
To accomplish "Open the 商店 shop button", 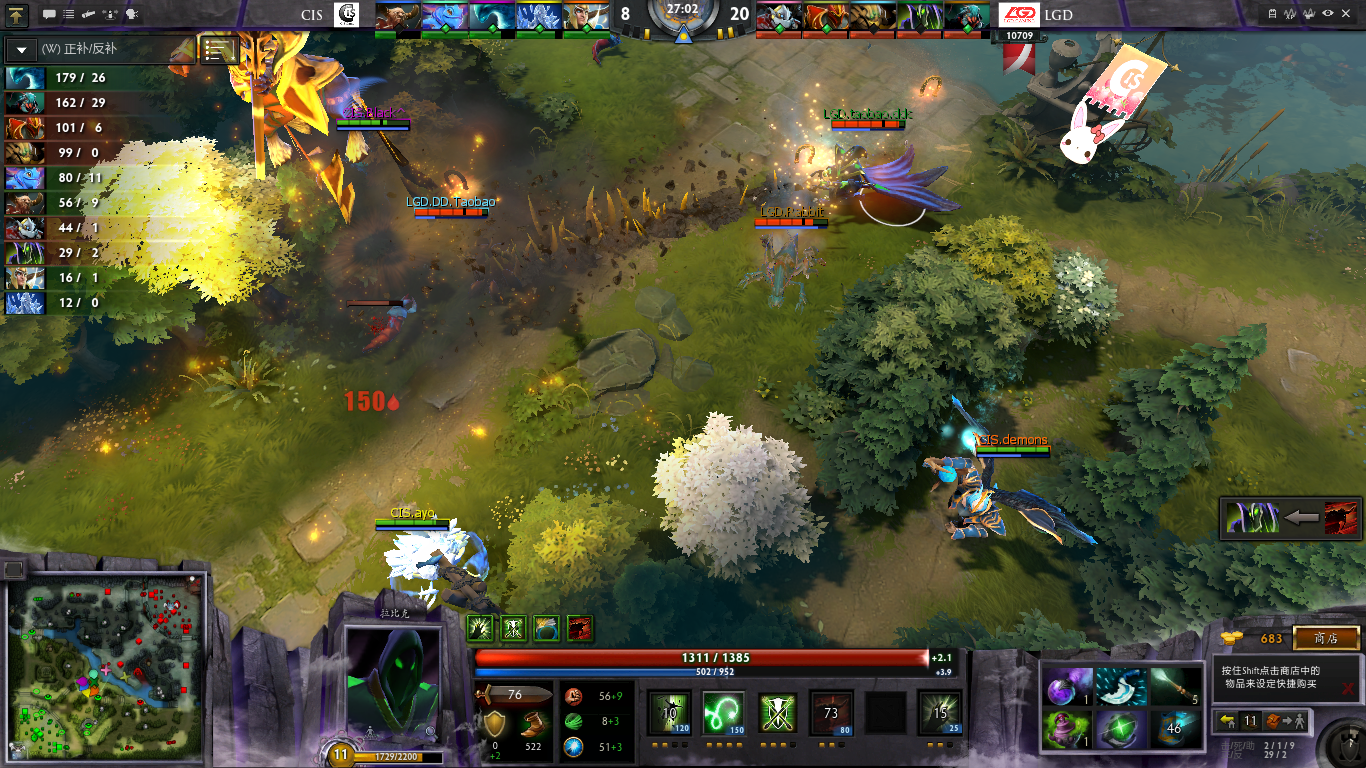I will pyautogui.click(x=1326, y=638).
